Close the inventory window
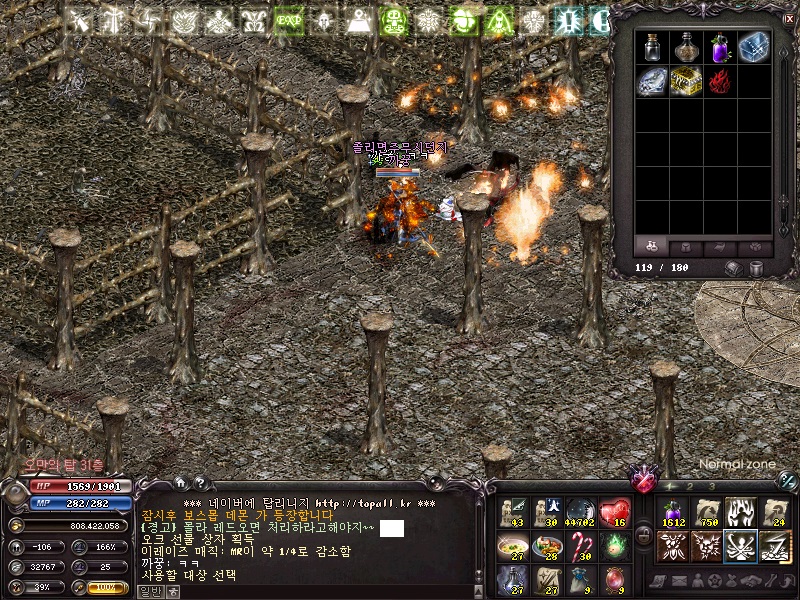Screen dimensions: 800x600 click(x=787, y=17)
